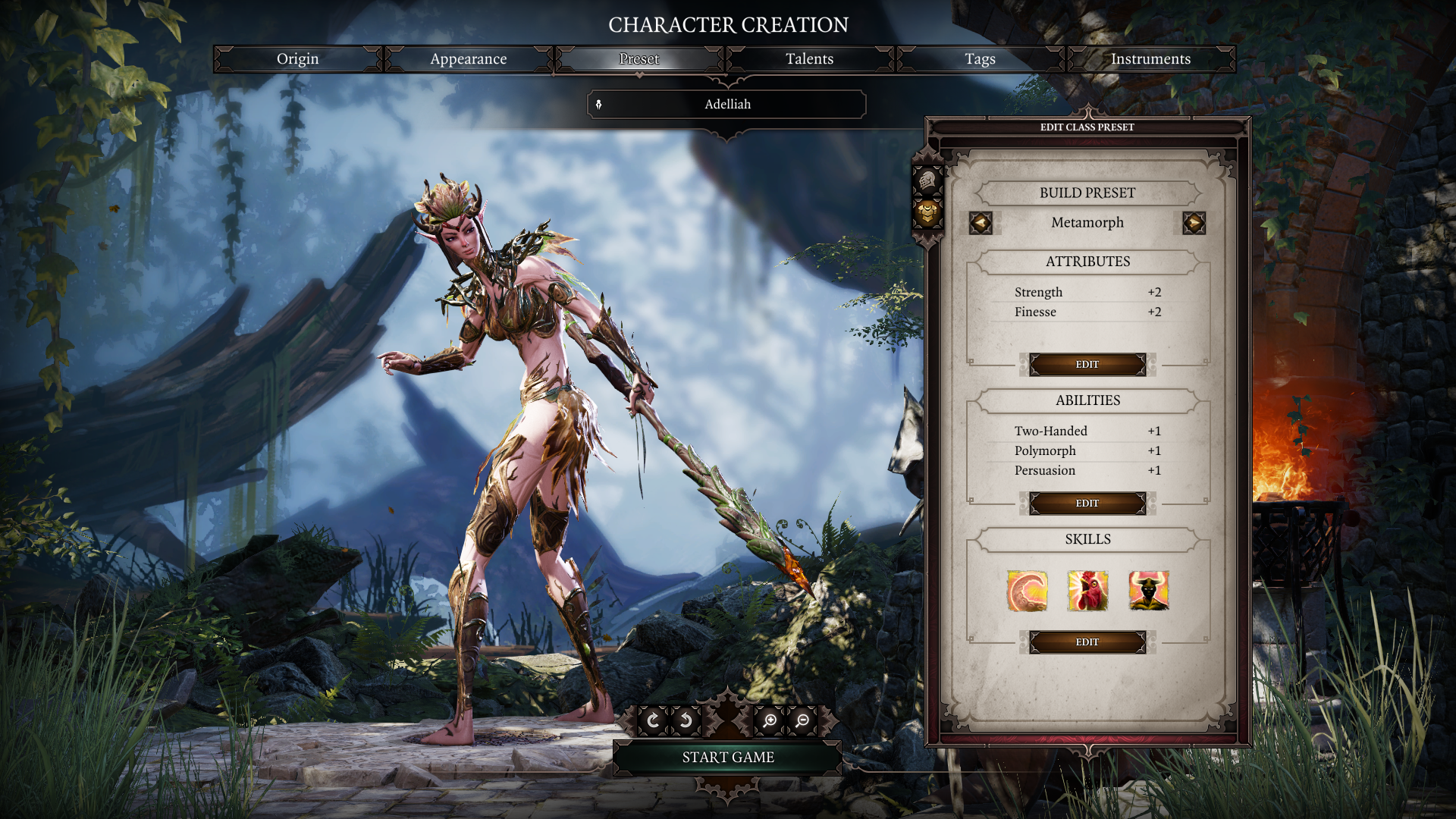Edit the character's Attributes
The image size is (1456, 819).
click(x=1087, y=364)
